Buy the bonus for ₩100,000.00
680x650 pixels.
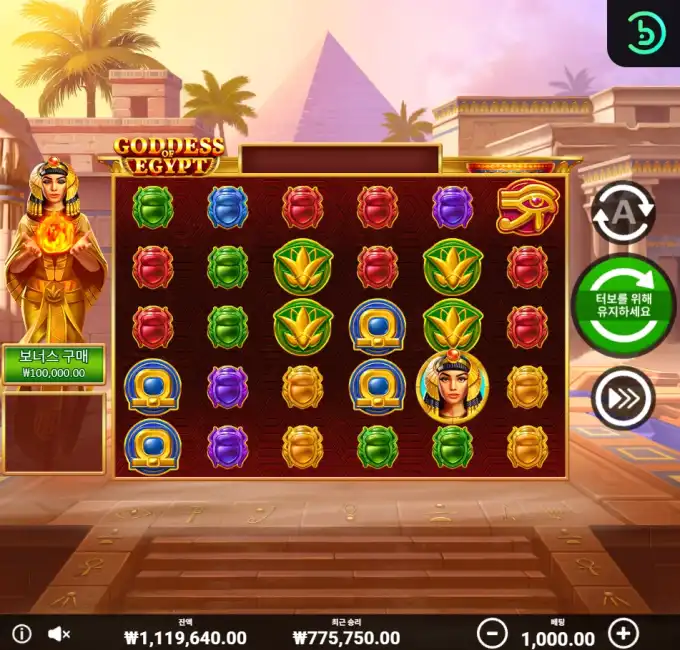53,364
